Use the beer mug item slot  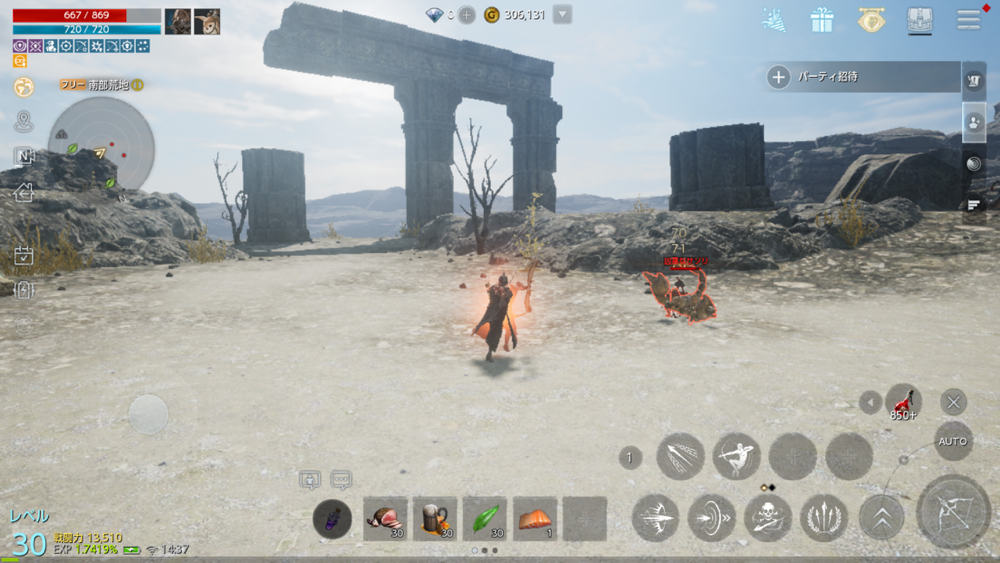[x=435, y=518]
